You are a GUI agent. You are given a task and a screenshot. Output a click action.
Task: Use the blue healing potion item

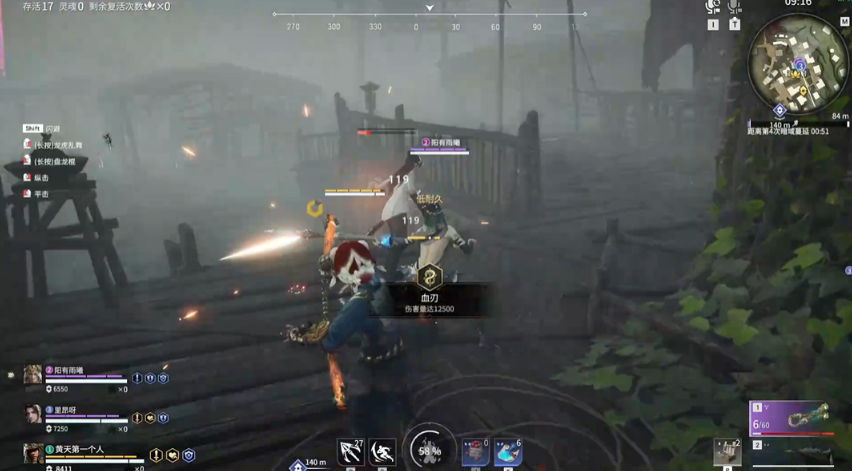coord(508,452)
